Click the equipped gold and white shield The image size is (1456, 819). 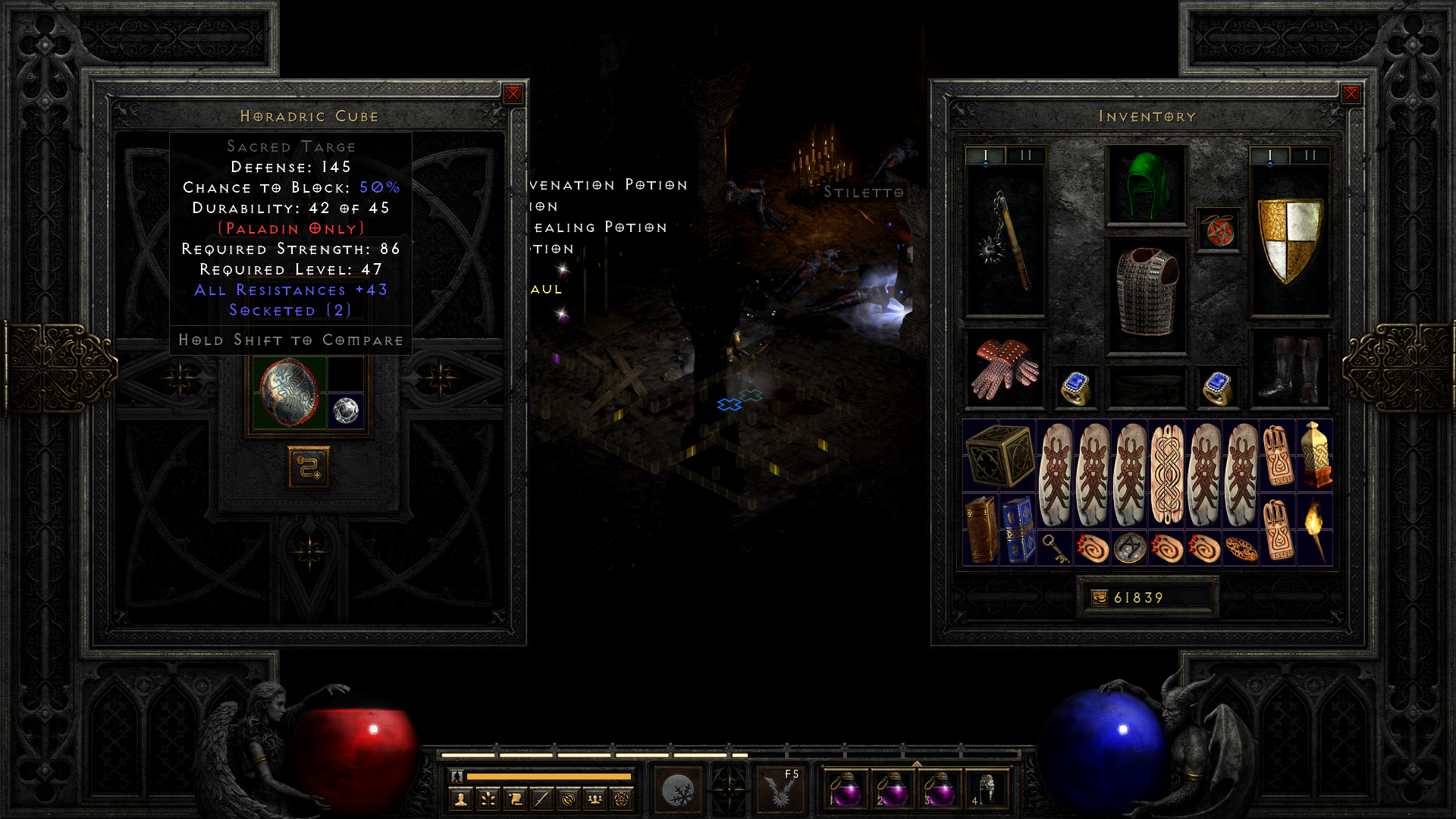(x=1289, y=240)
